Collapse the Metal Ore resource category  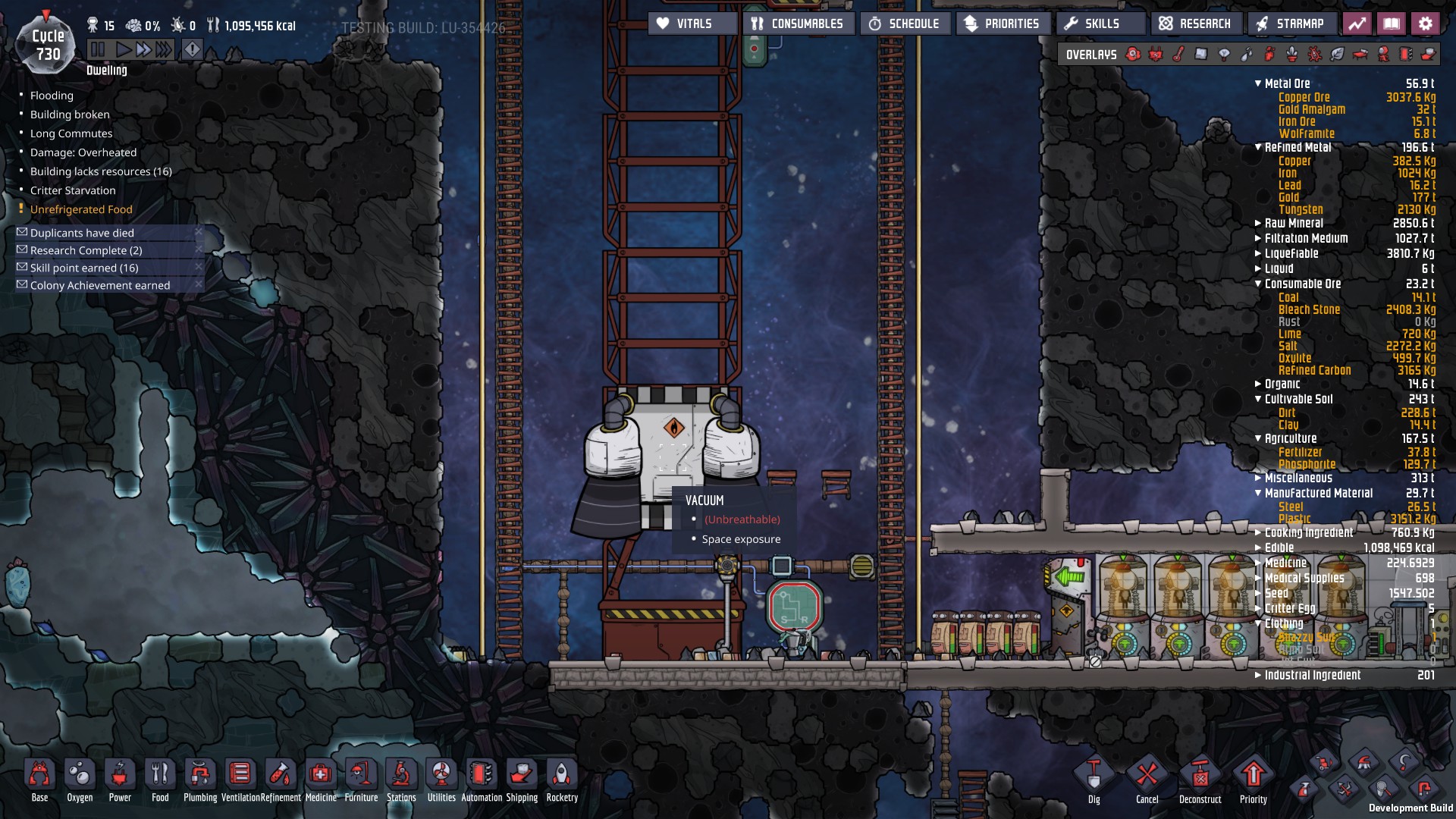1258,83
